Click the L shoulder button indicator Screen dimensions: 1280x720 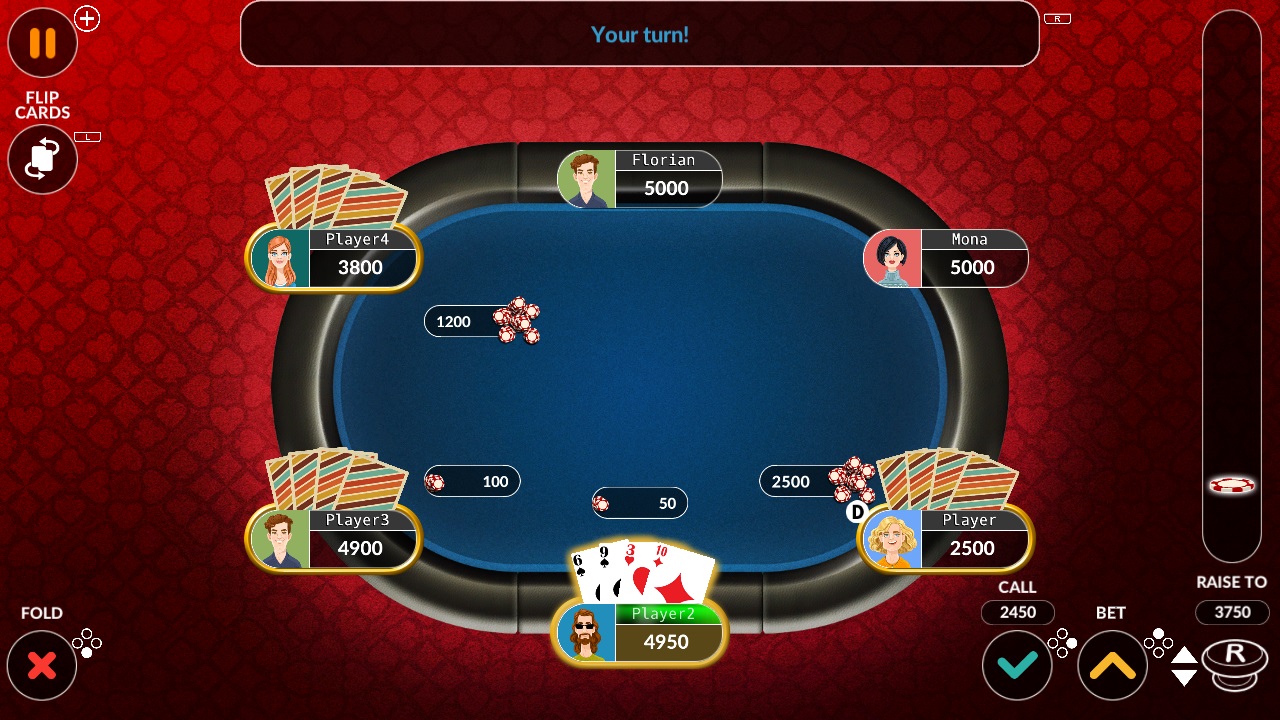click(x=88, y=137)
